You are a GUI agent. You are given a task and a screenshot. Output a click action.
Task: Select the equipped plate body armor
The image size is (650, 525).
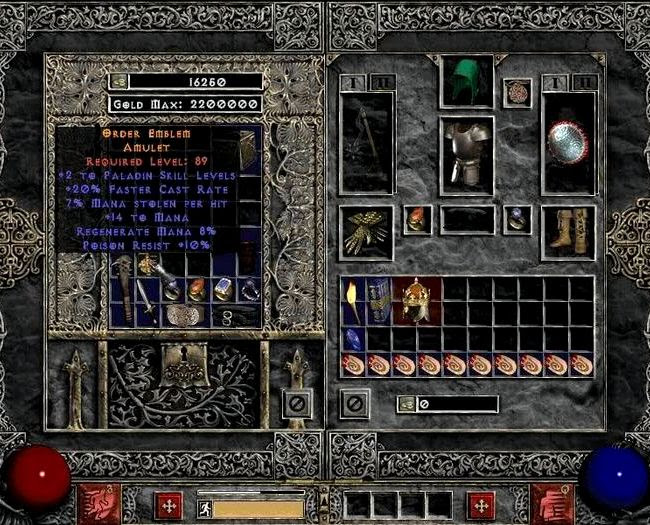466,155
